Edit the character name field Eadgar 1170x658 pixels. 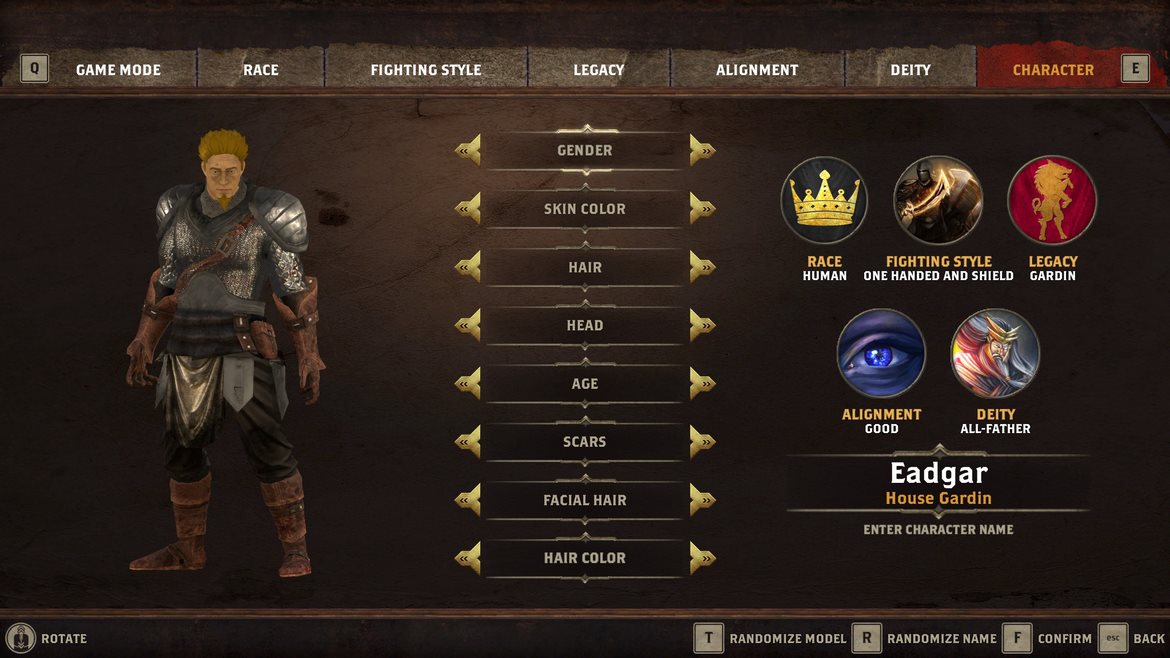tap(938, 474)
